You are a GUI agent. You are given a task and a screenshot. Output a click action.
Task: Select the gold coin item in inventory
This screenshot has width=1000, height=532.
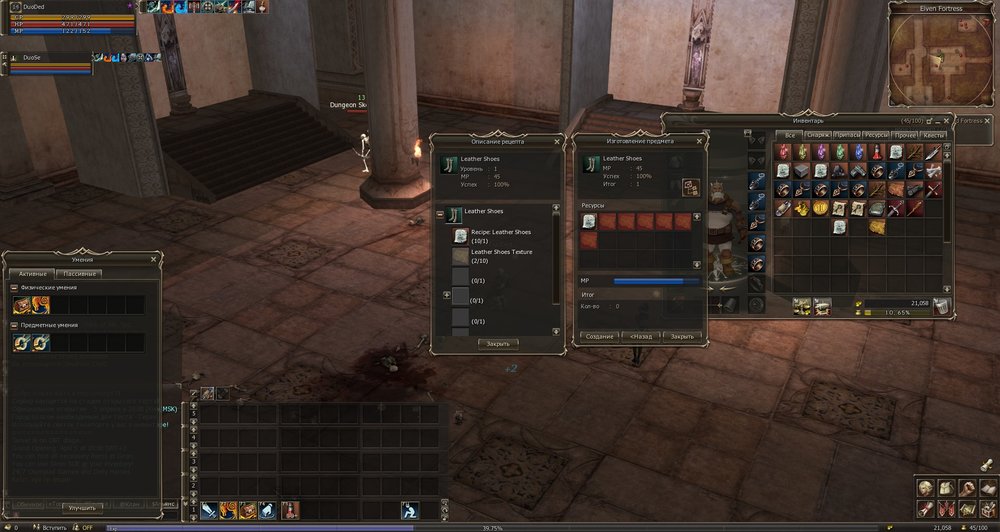(x=821, y=208)
